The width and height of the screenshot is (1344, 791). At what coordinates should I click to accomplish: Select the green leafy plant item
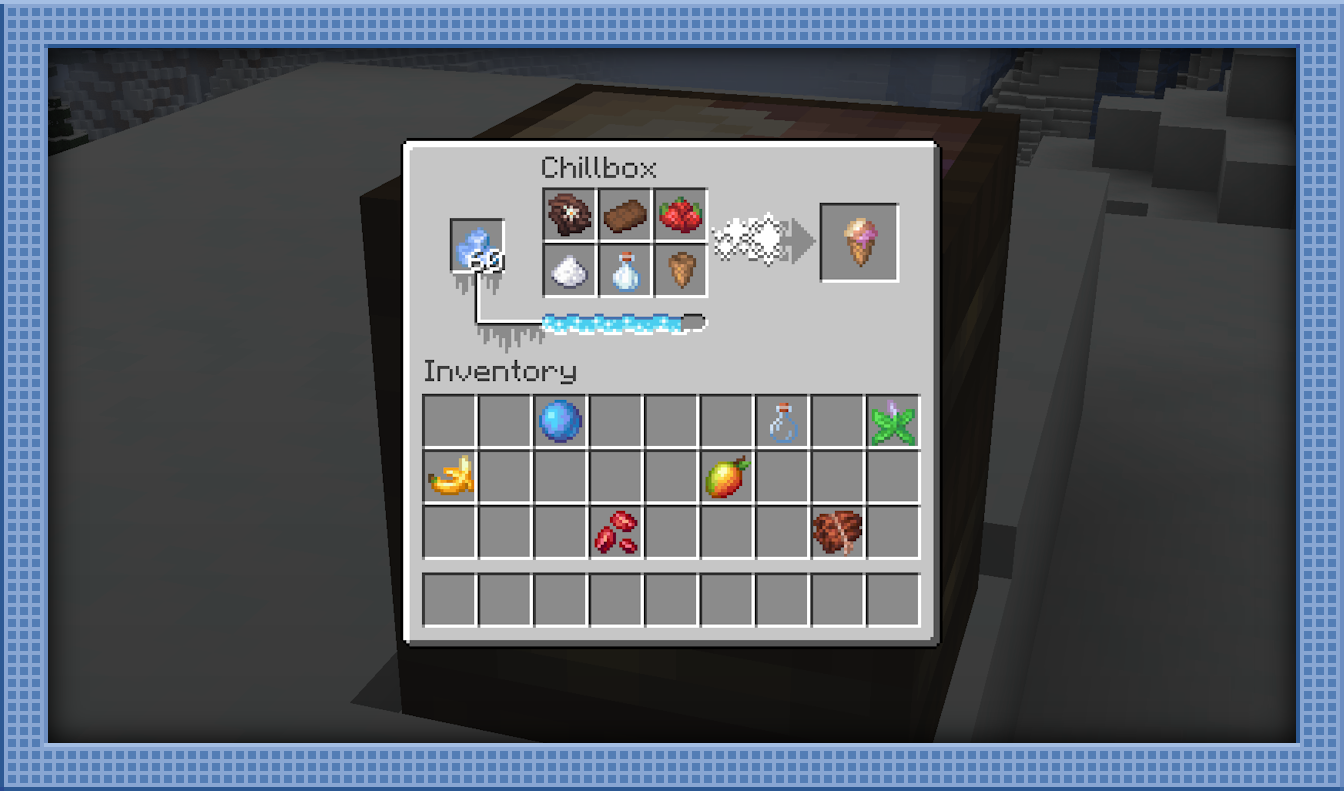892,421
